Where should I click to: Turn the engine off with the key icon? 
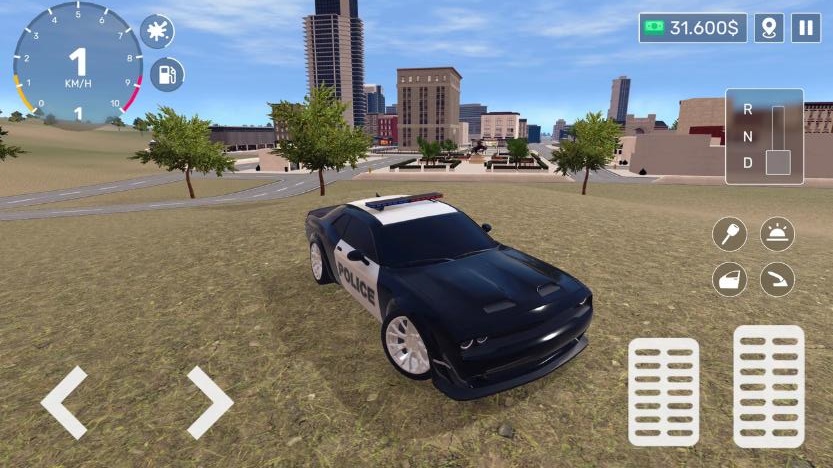point(729,235)
